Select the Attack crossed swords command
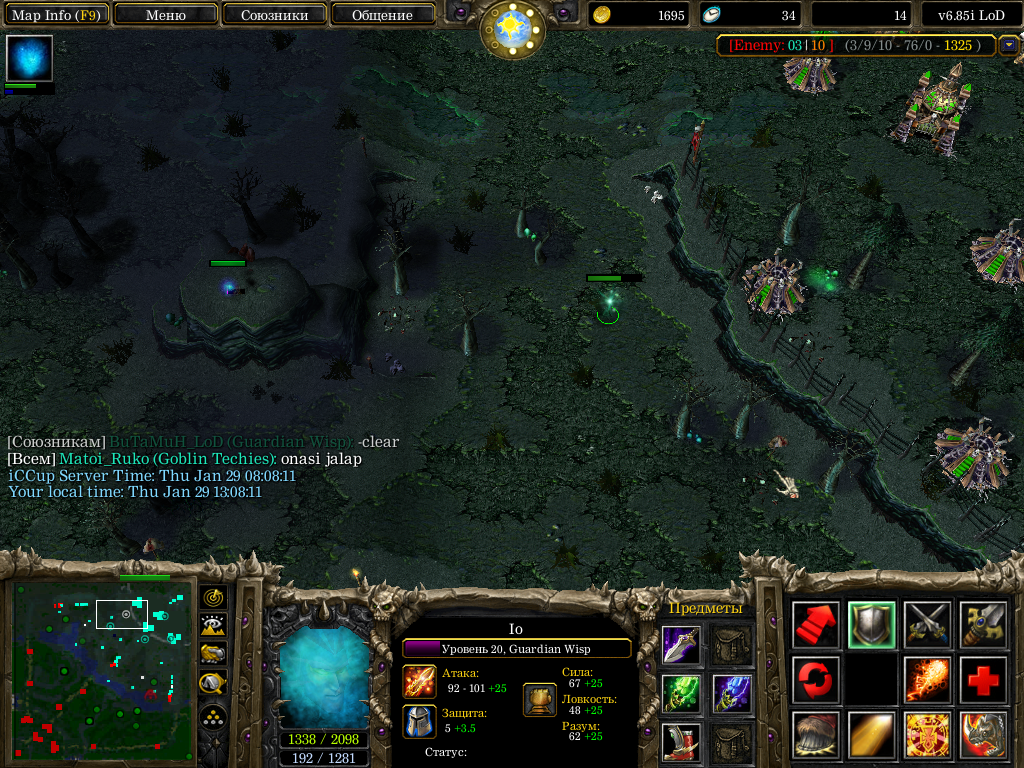 (x=928, y=625)
